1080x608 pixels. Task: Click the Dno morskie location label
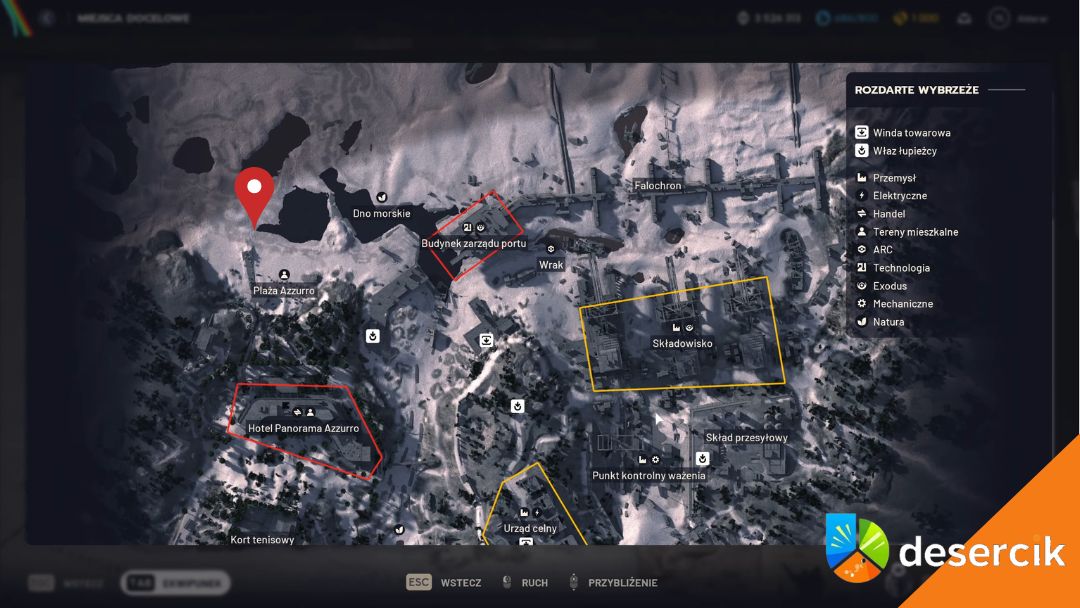click(382, 213)
